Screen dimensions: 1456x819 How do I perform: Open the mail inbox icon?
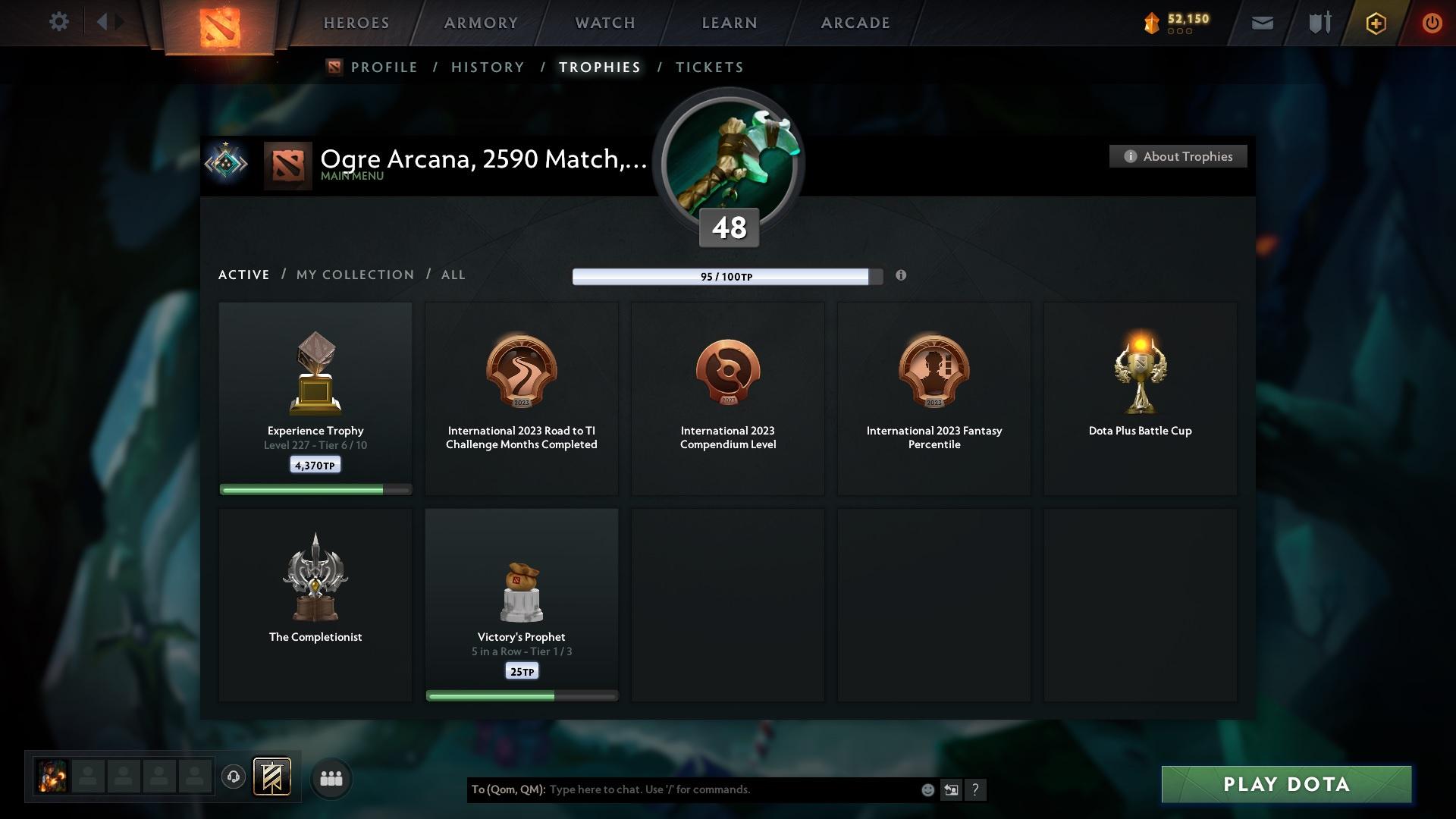tap(1261, 23)
